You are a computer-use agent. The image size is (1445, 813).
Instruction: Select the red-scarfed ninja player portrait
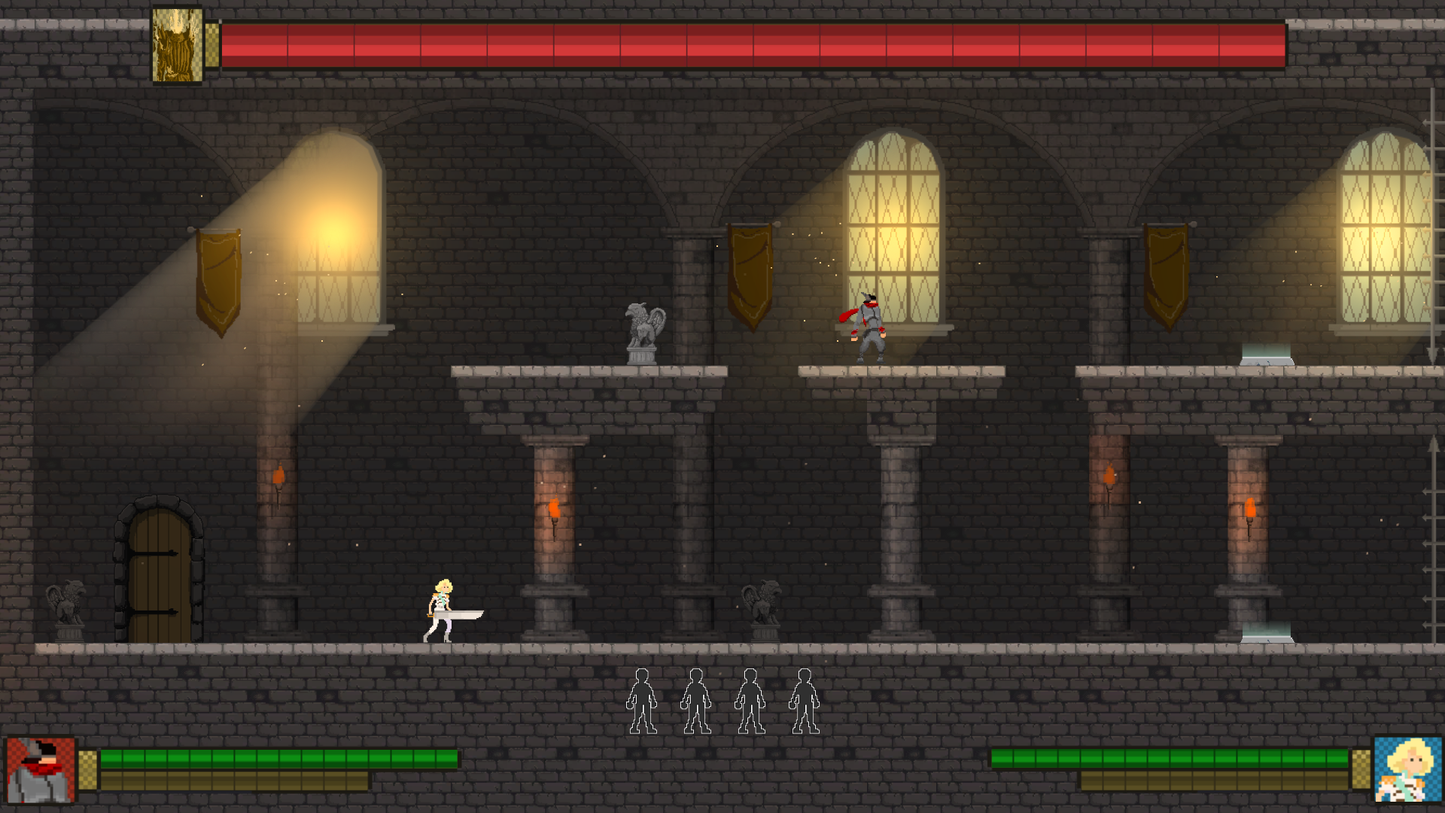(x=41, y=770)
